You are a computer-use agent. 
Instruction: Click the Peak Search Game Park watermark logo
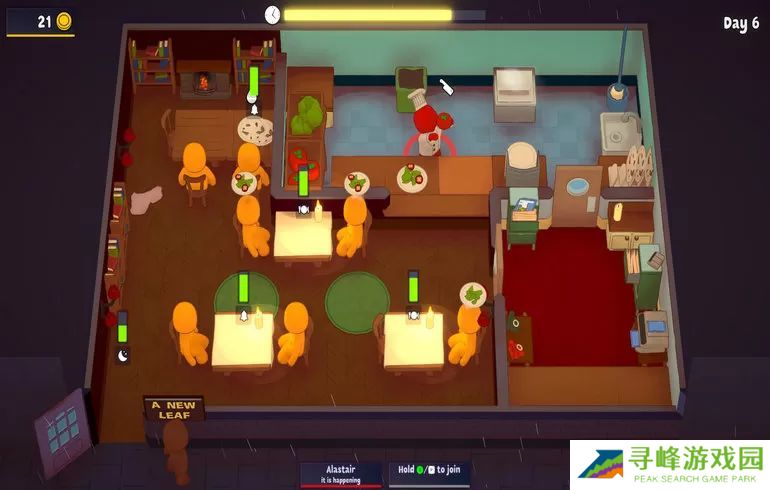click(x=668, y=465)
